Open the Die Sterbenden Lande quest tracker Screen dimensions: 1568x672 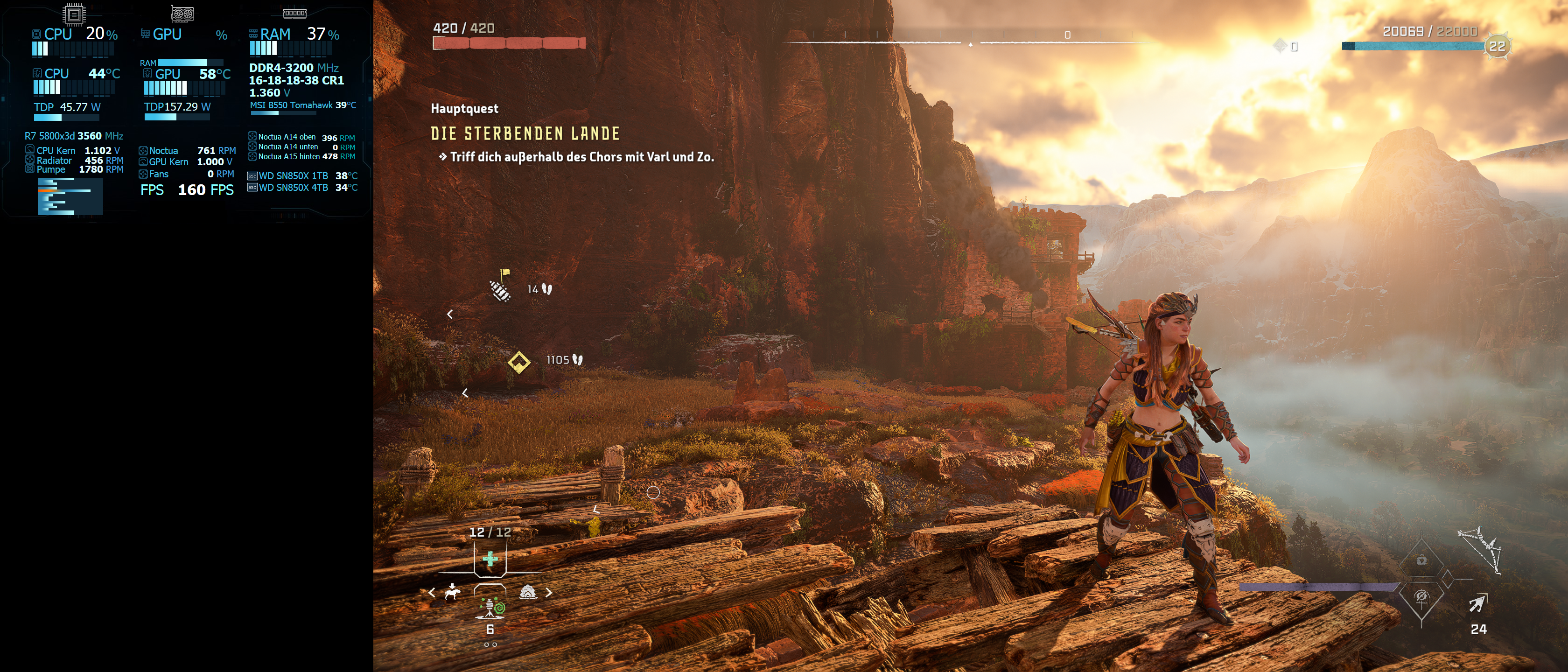click(x=525, y=134)
